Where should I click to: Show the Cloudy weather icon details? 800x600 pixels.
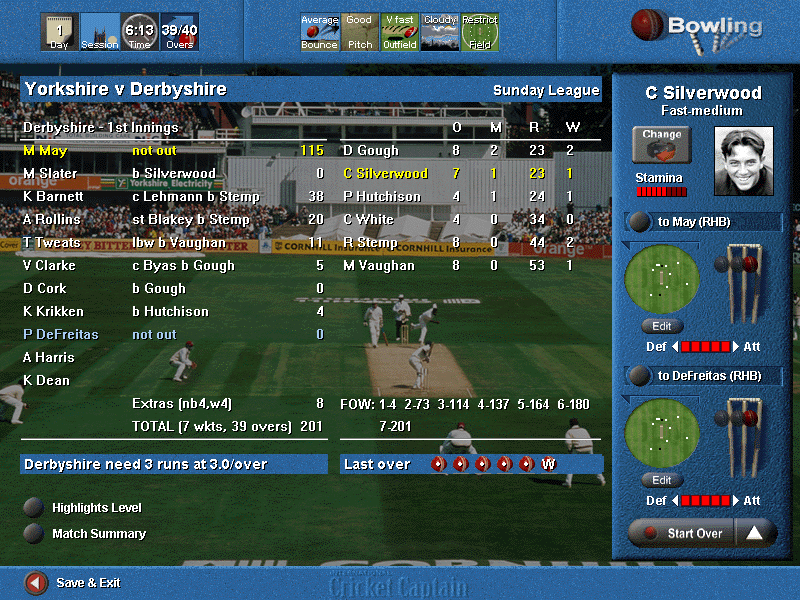click(x=440, y=32)
